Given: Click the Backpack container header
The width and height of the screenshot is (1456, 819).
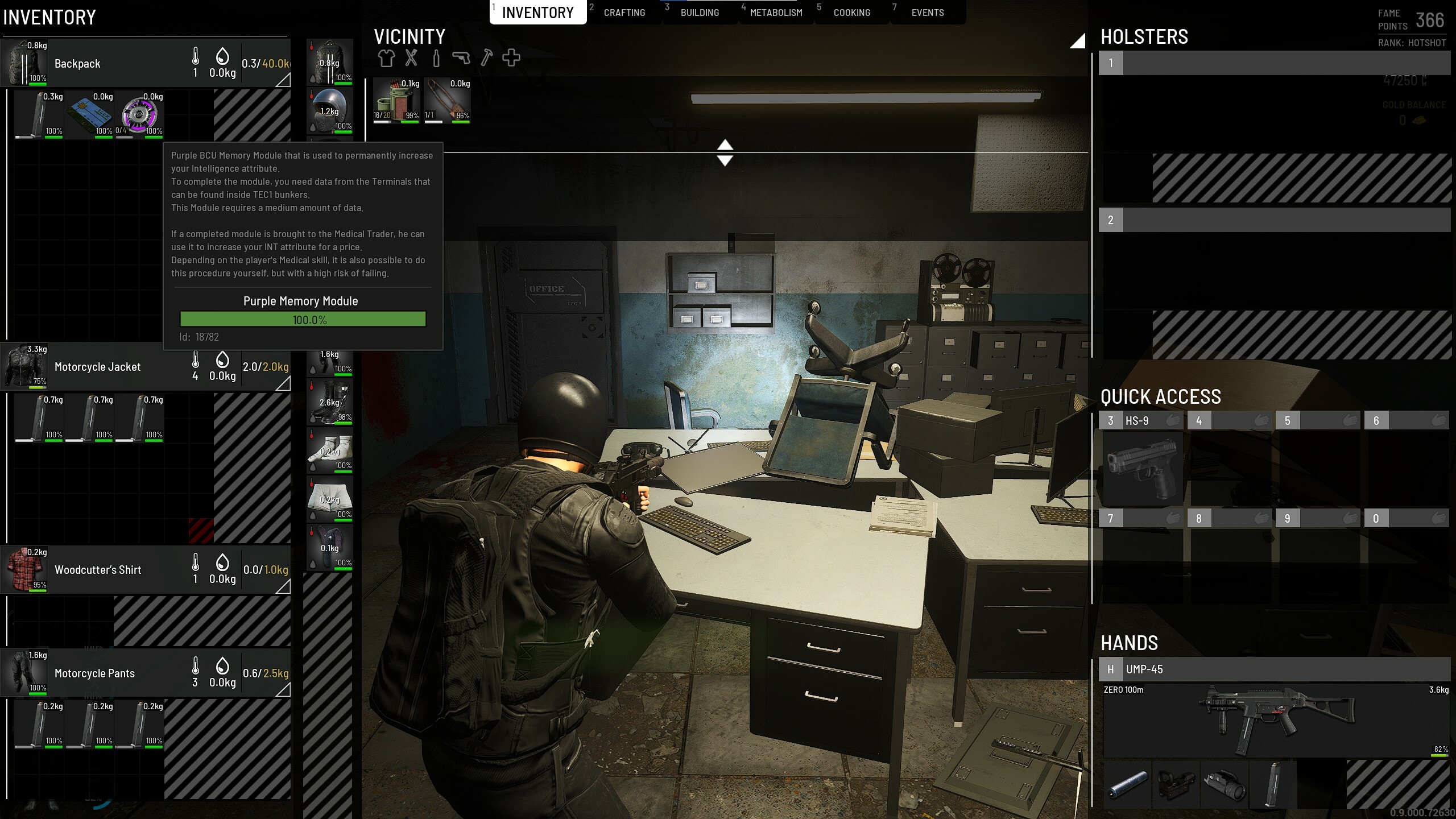Looking at the screenshot, I should pyautogui.click(x=114, y=63).
